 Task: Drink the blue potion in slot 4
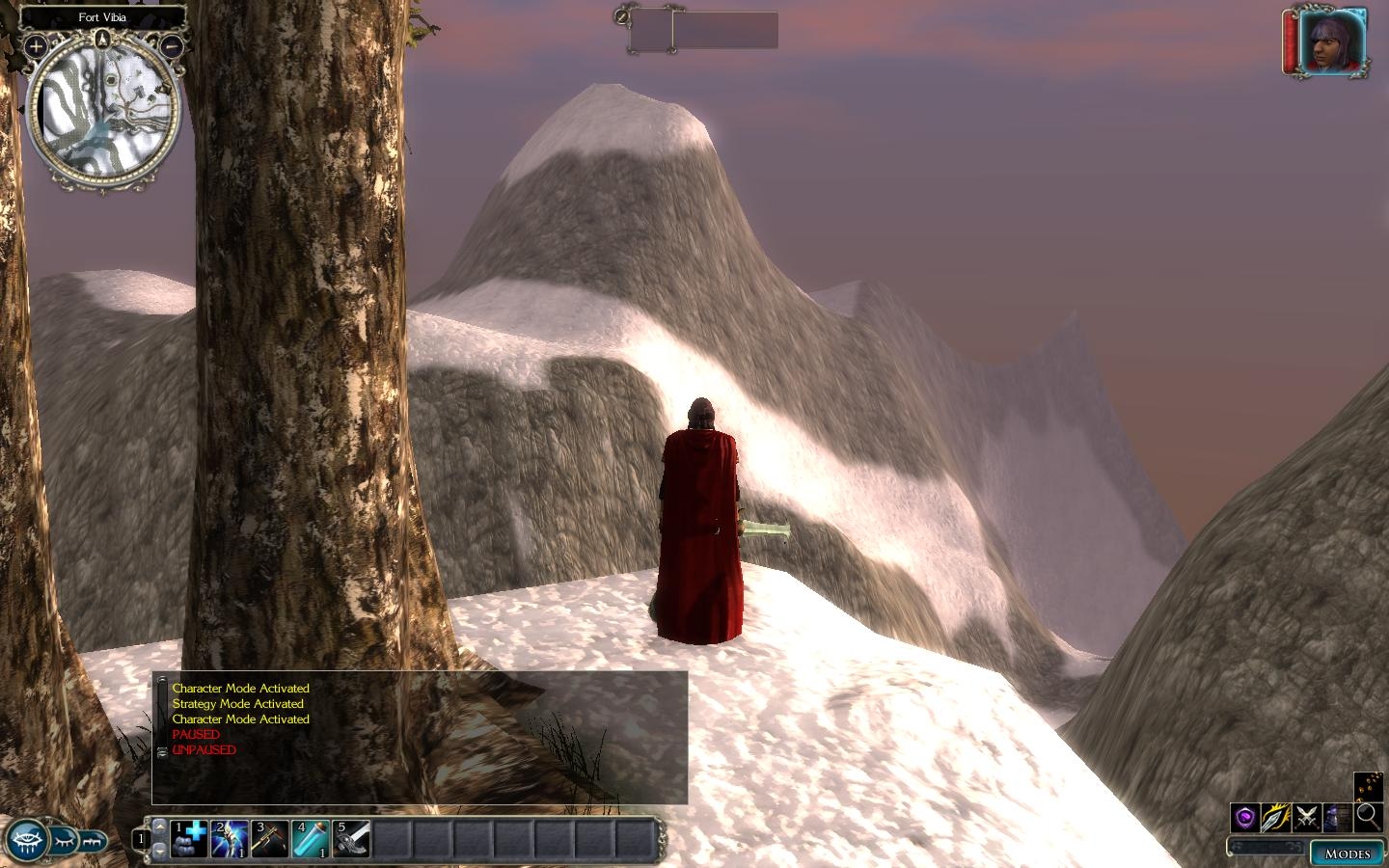tap(311, 838)
